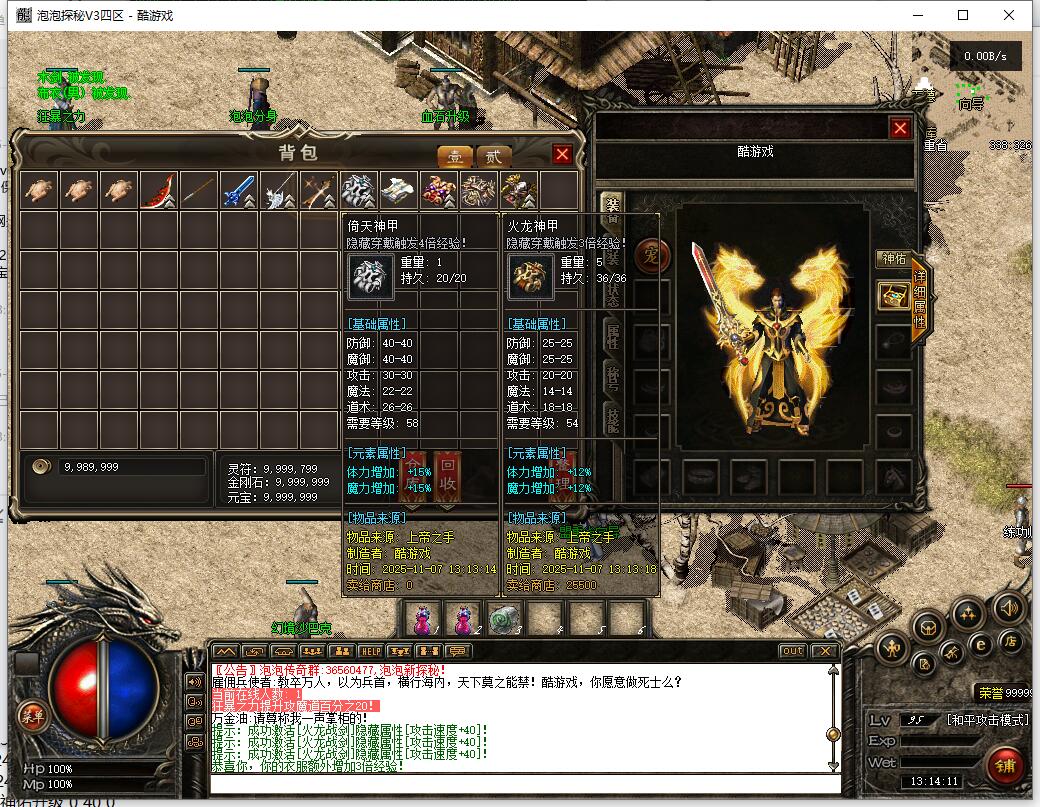Select the crossed golden swords item slot
The width and height of the screenshot is (1040, 807).
[x=319, y=190]
